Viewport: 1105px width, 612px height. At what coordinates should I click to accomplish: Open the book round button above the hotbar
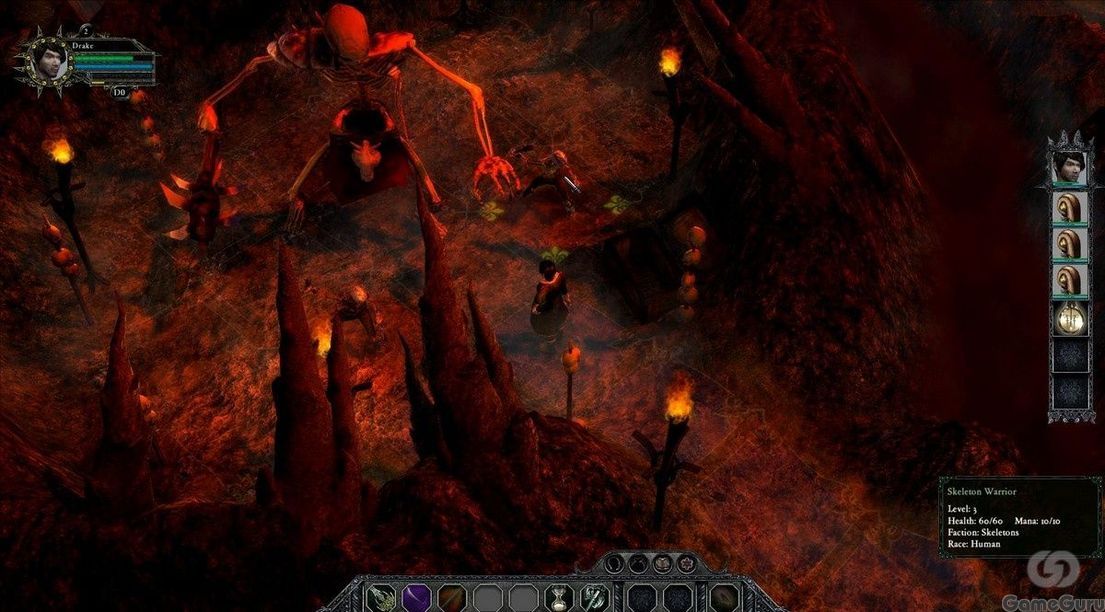tap(664, 563)
